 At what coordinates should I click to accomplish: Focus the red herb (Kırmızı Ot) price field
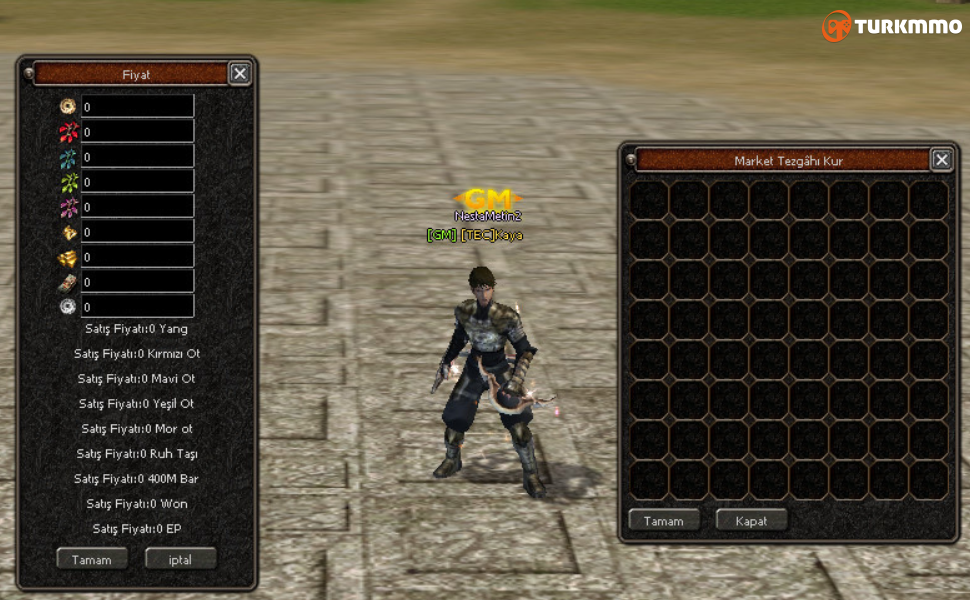point(137,131)
